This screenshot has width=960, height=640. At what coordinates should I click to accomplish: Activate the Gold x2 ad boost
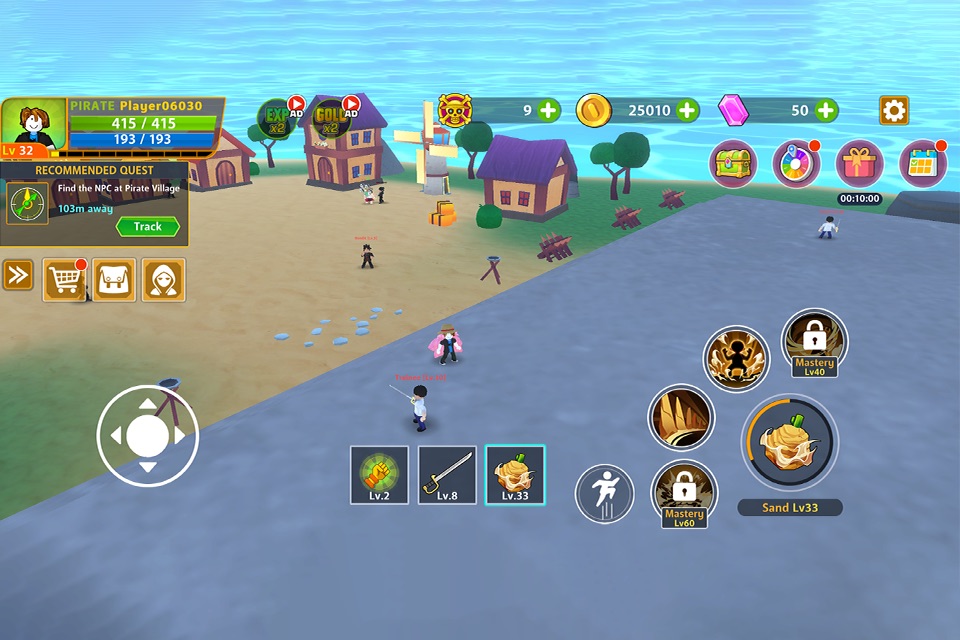pos(331,118)
